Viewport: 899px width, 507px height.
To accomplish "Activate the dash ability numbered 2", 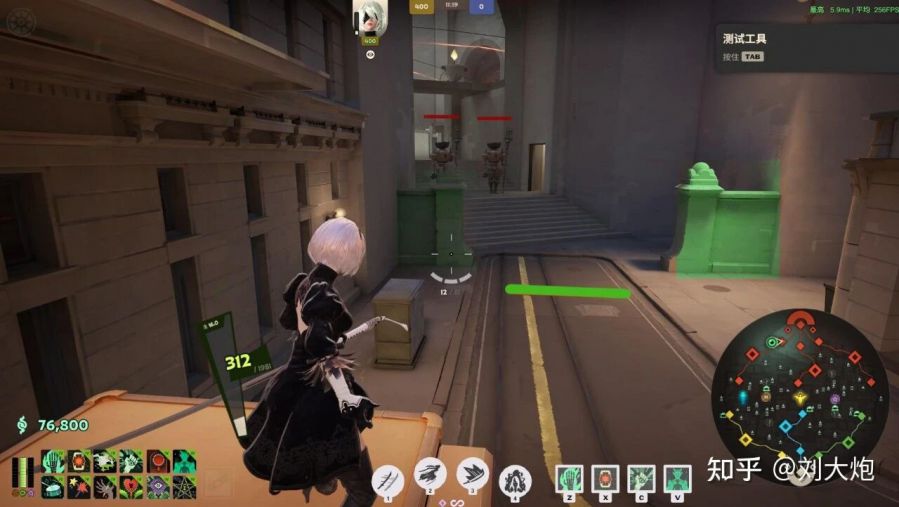I will click(431, 475).
